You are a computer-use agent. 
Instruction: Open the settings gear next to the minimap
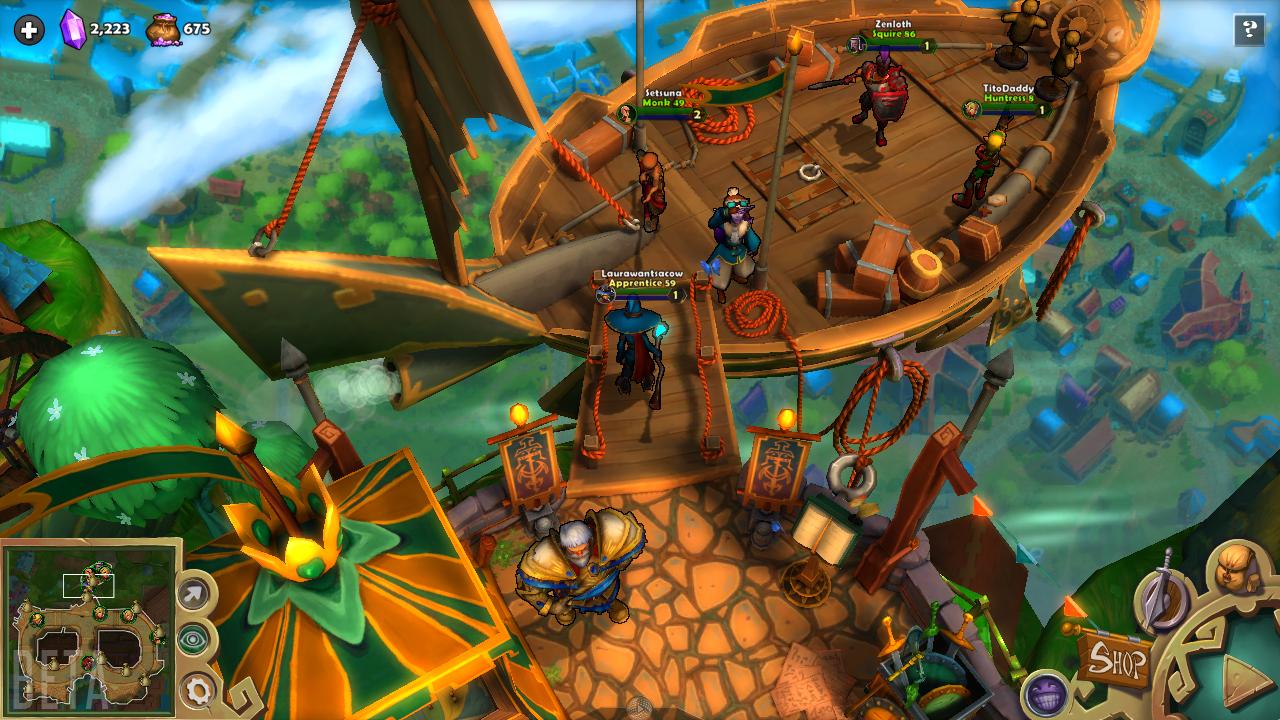click(x=196, y=689)
